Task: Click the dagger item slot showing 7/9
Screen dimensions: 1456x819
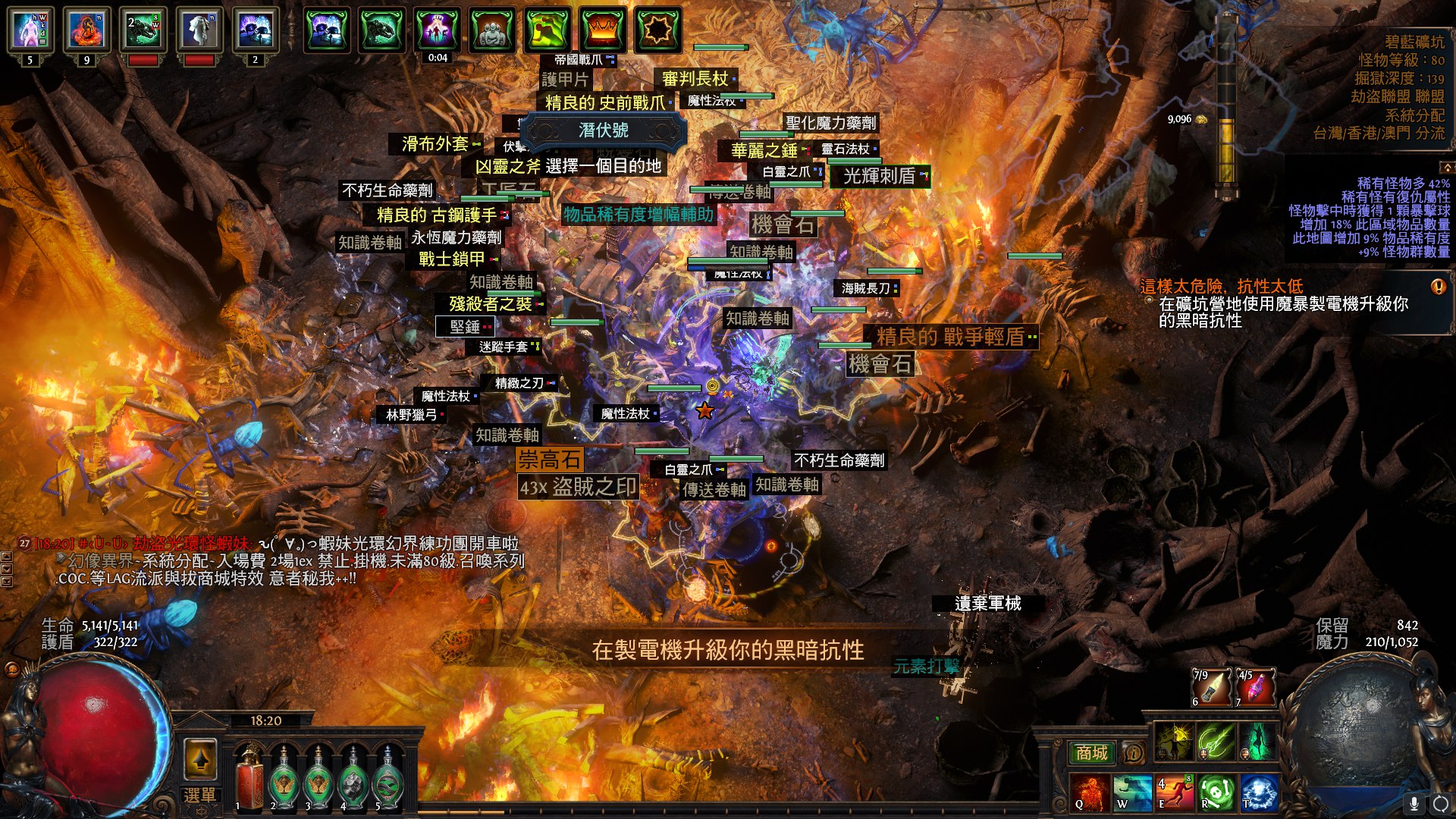Action: 1211,687
